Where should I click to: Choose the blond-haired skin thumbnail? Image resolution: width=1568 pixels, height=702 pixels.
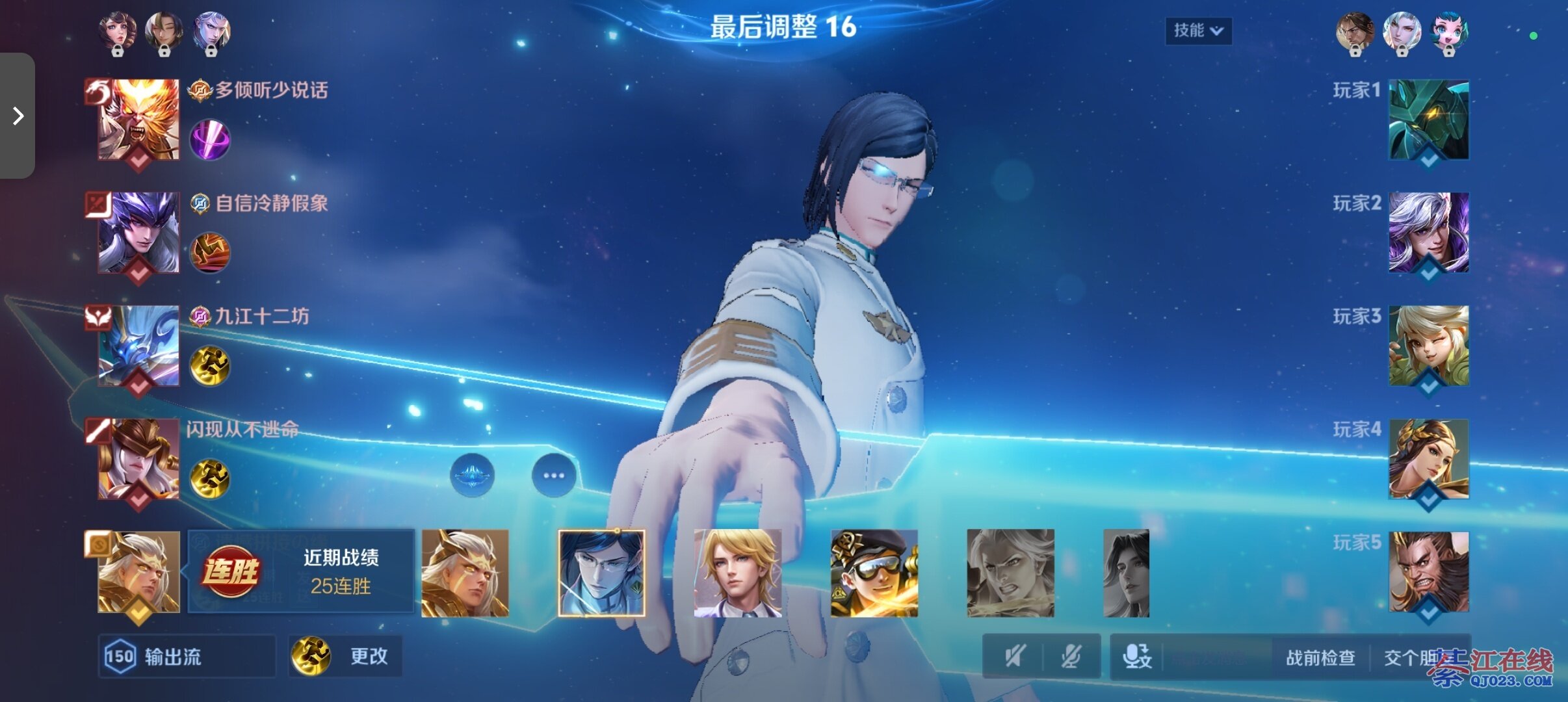737,573
